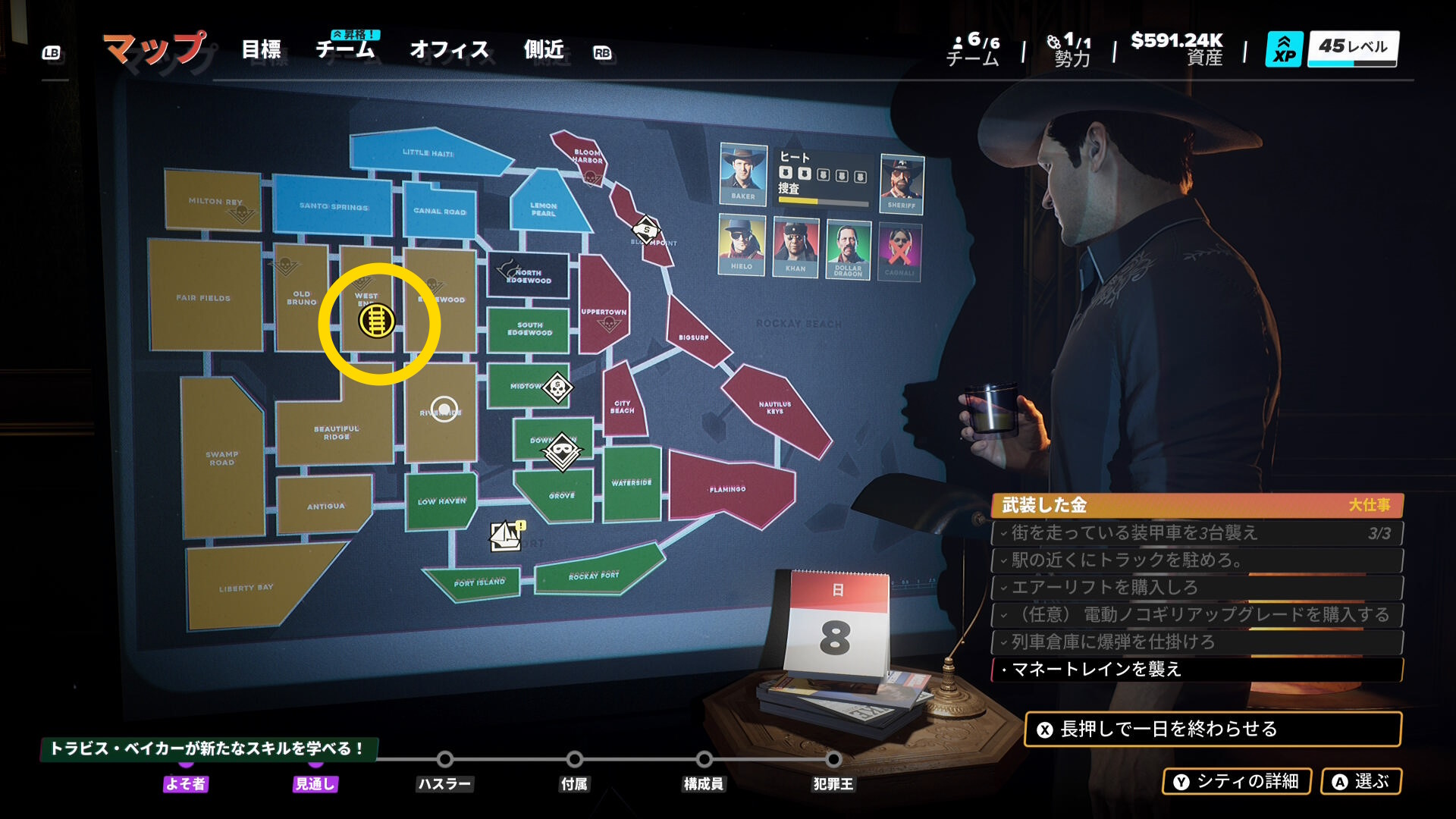Open the 側近 tab
This screenshot has height=819, width=1456.
click(x=544, y=50)
